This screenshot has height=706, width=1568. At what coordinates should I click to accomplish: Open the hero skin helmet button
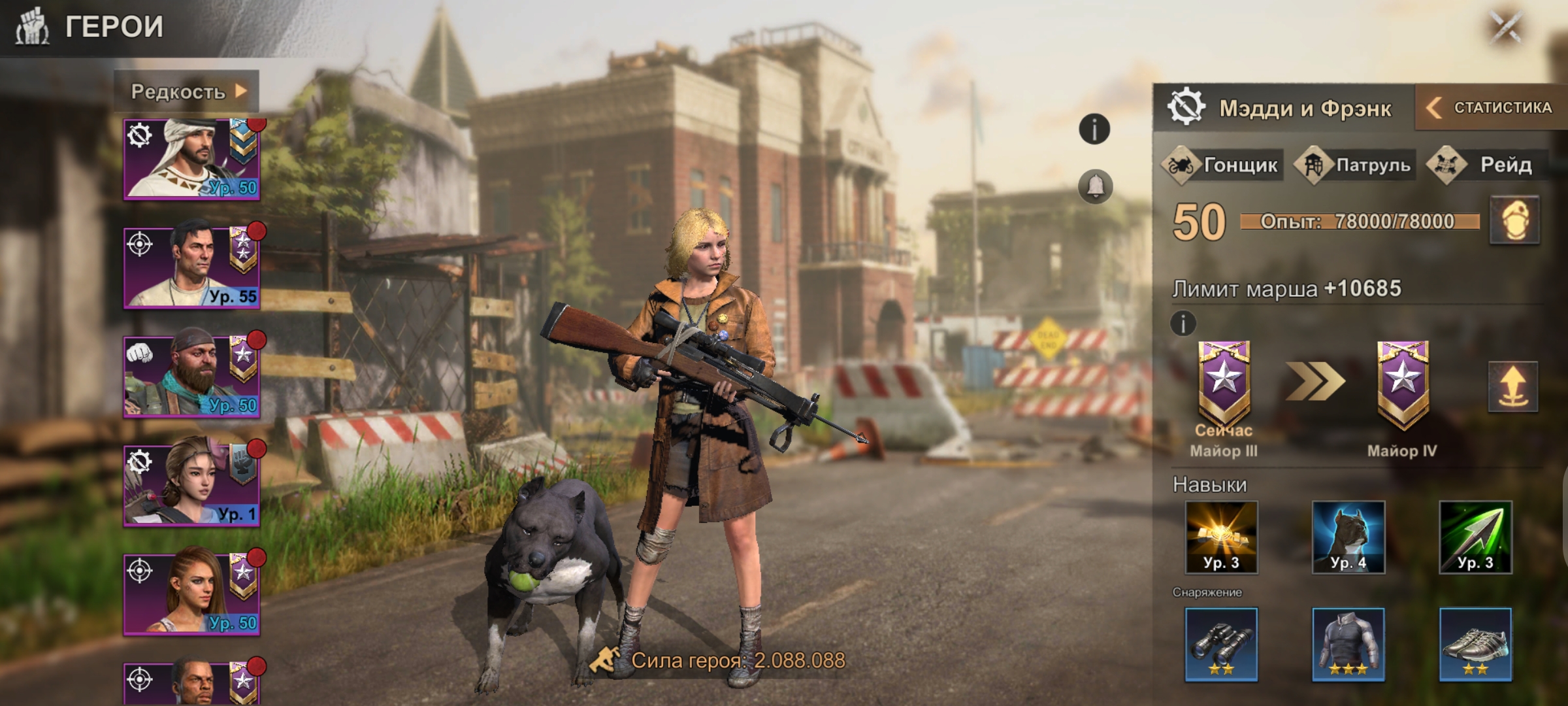pyautogui.click(x=1514, y=221)
